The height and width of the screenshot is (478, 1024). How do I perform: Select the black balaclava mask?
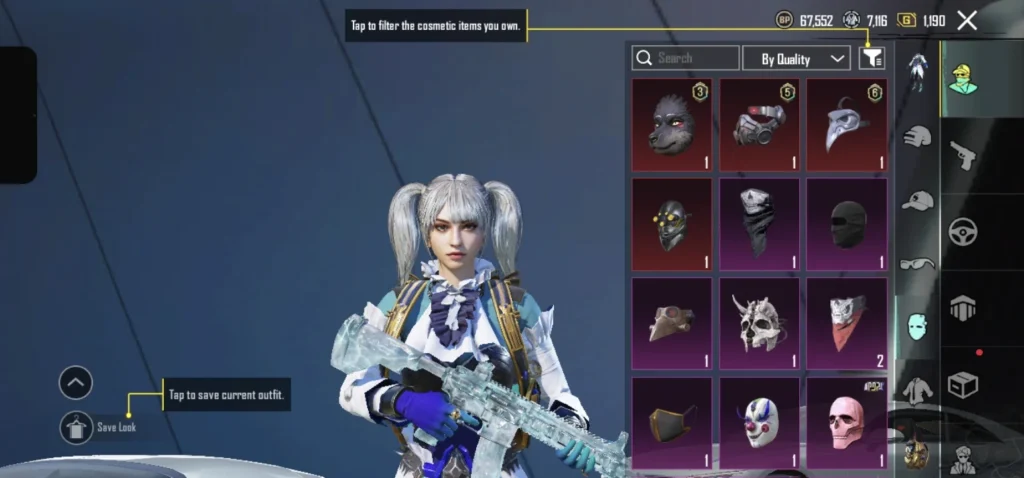click(847, 224)
